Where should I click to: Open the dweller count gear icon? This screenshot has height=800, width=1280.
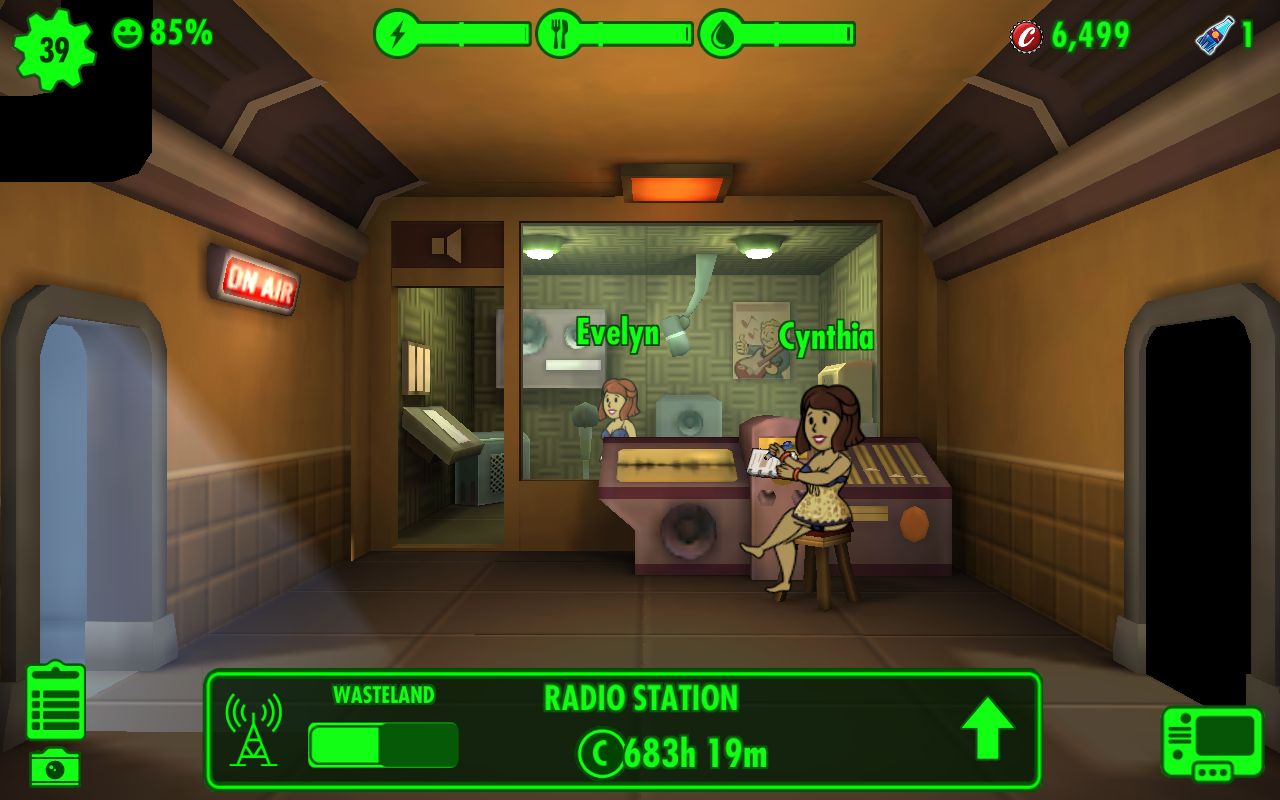(54, 50)
